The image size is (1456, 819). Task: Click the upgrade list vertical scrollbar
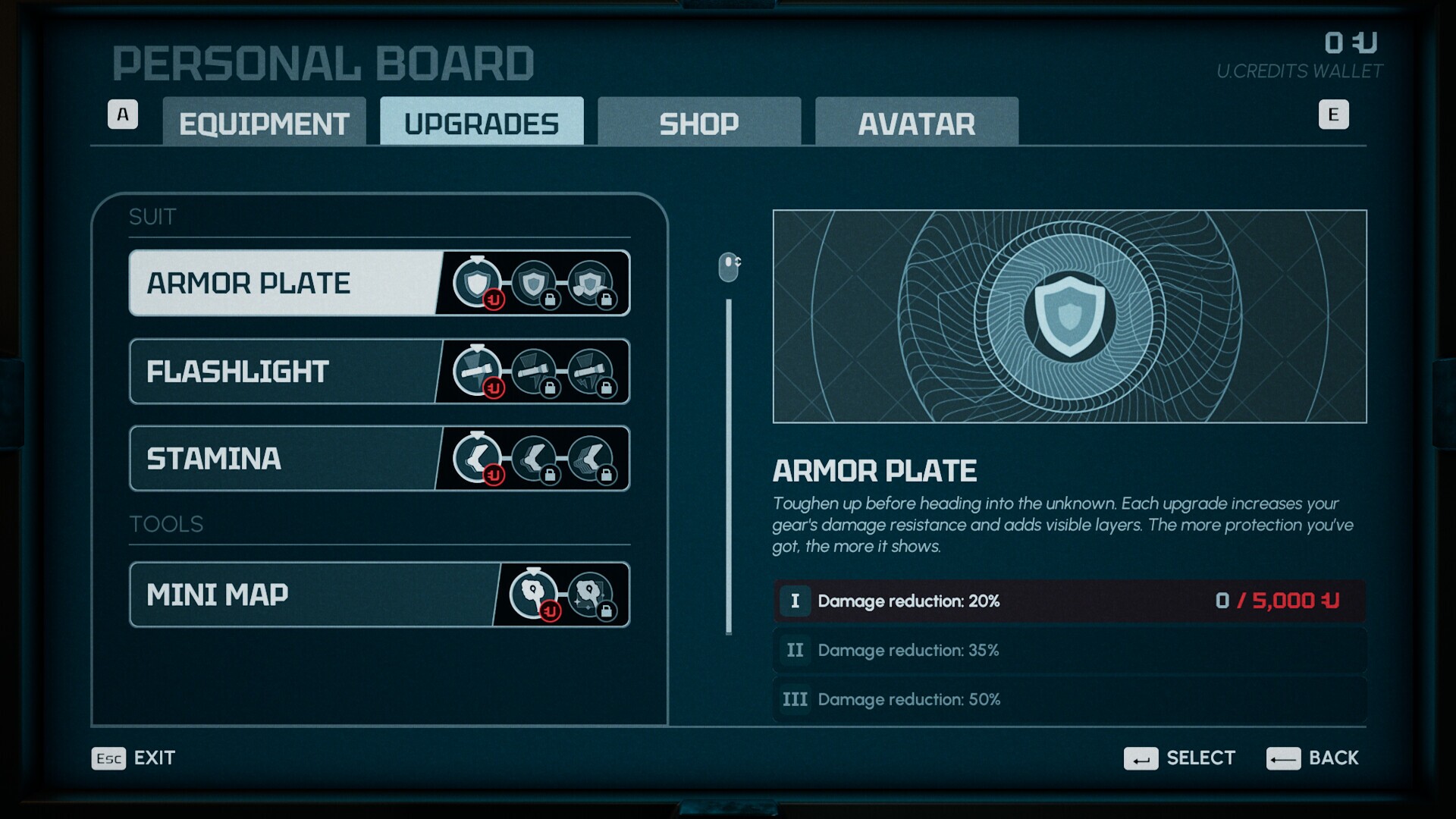(729, 466)
